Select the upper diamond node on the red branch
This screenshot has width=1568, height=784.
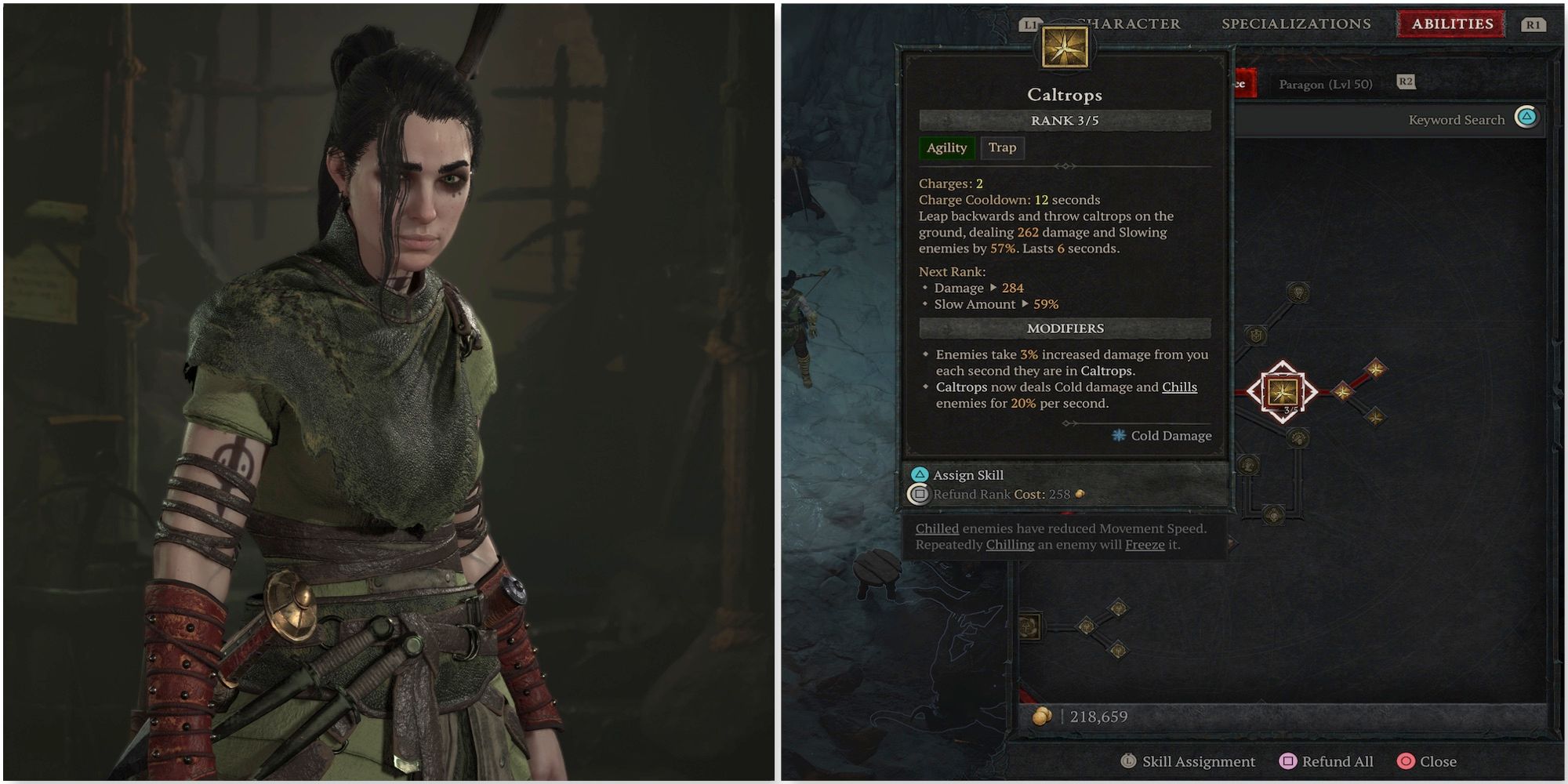point(1377,369)
